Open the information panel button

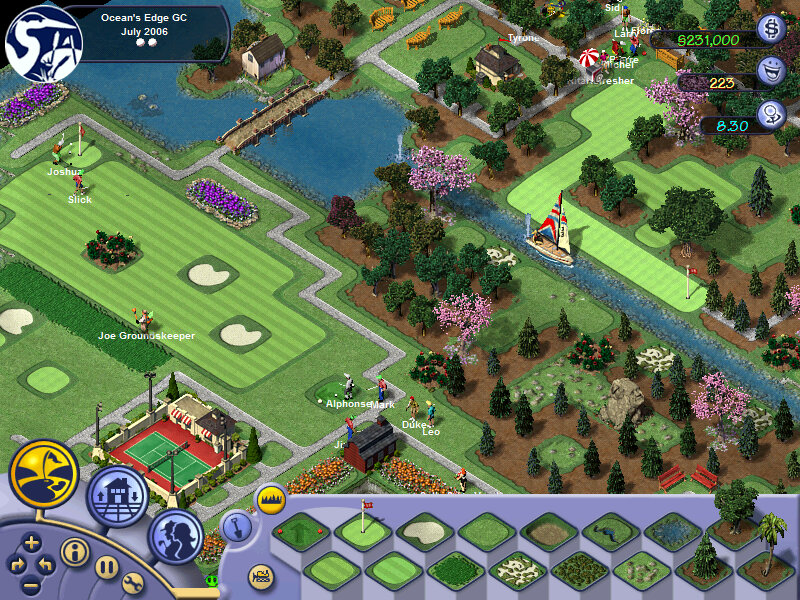73,552
